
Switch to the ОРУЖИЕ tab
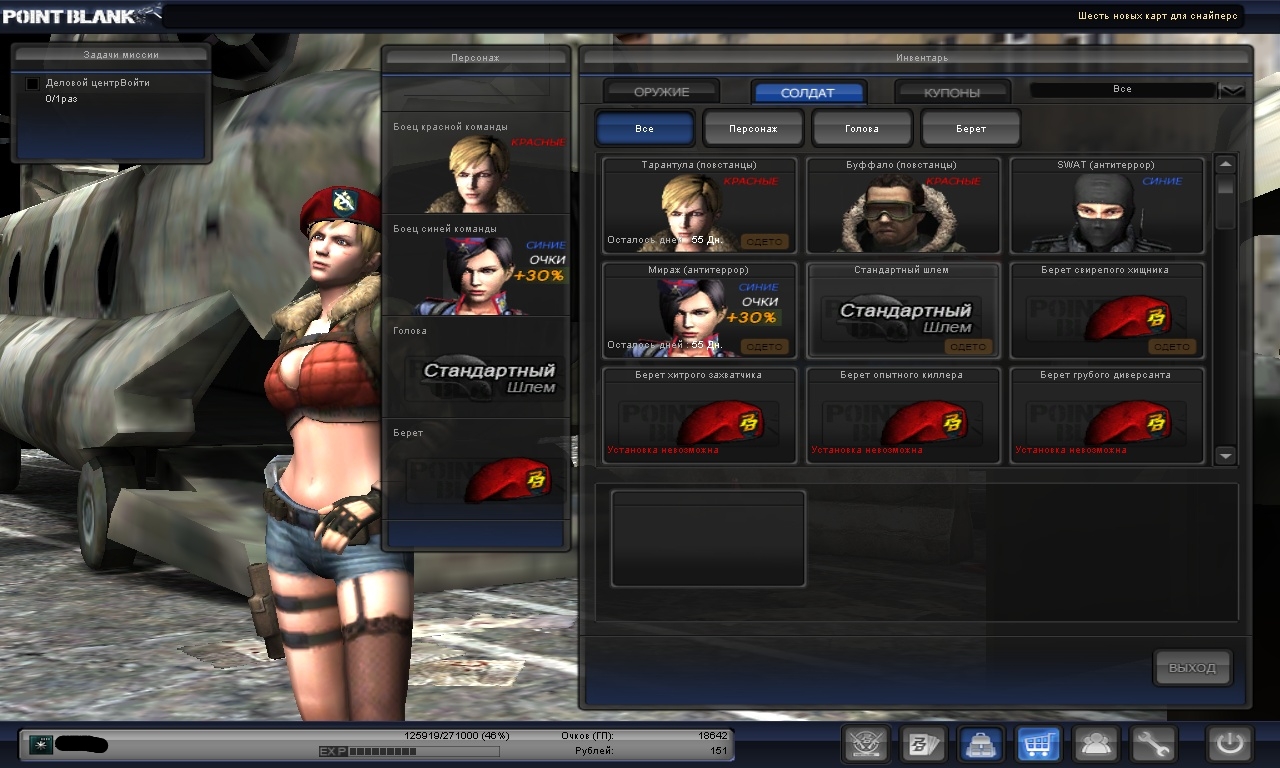661,92
